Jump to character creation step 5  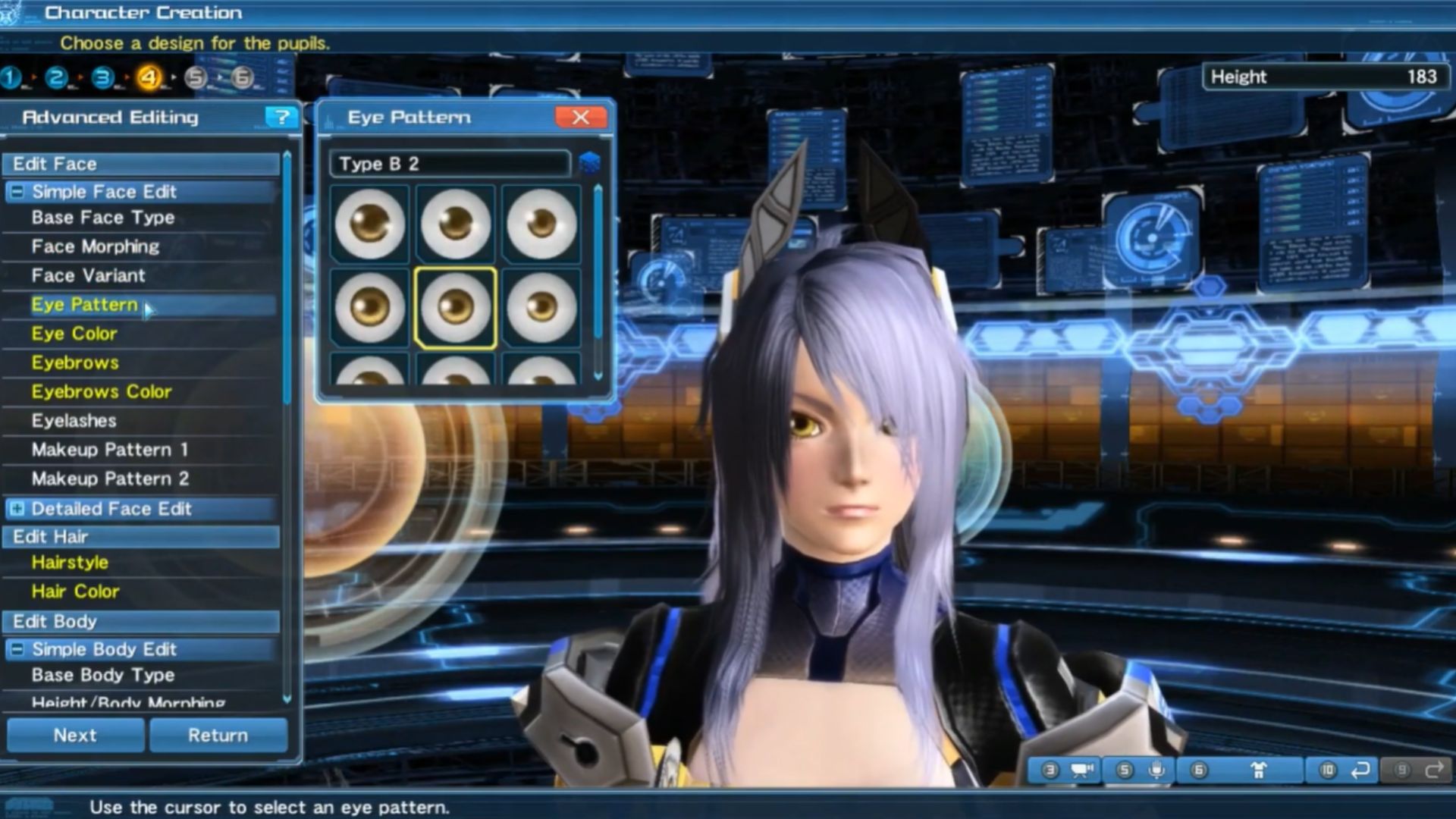click(196, 77)
